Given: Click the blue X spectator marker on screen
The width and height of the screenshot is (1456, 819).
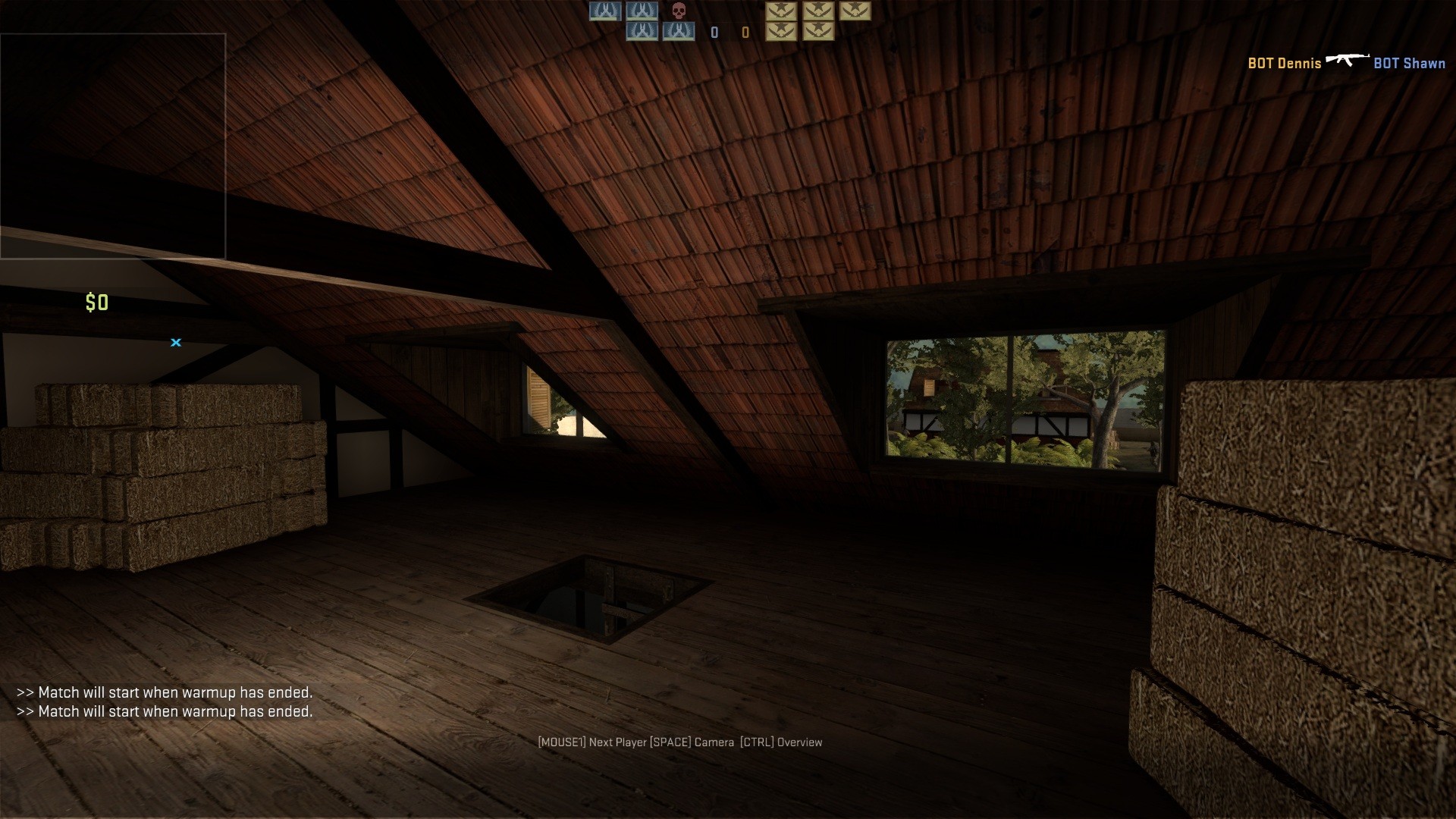Looking at the screenshot, I should click(x=176, y=343).
